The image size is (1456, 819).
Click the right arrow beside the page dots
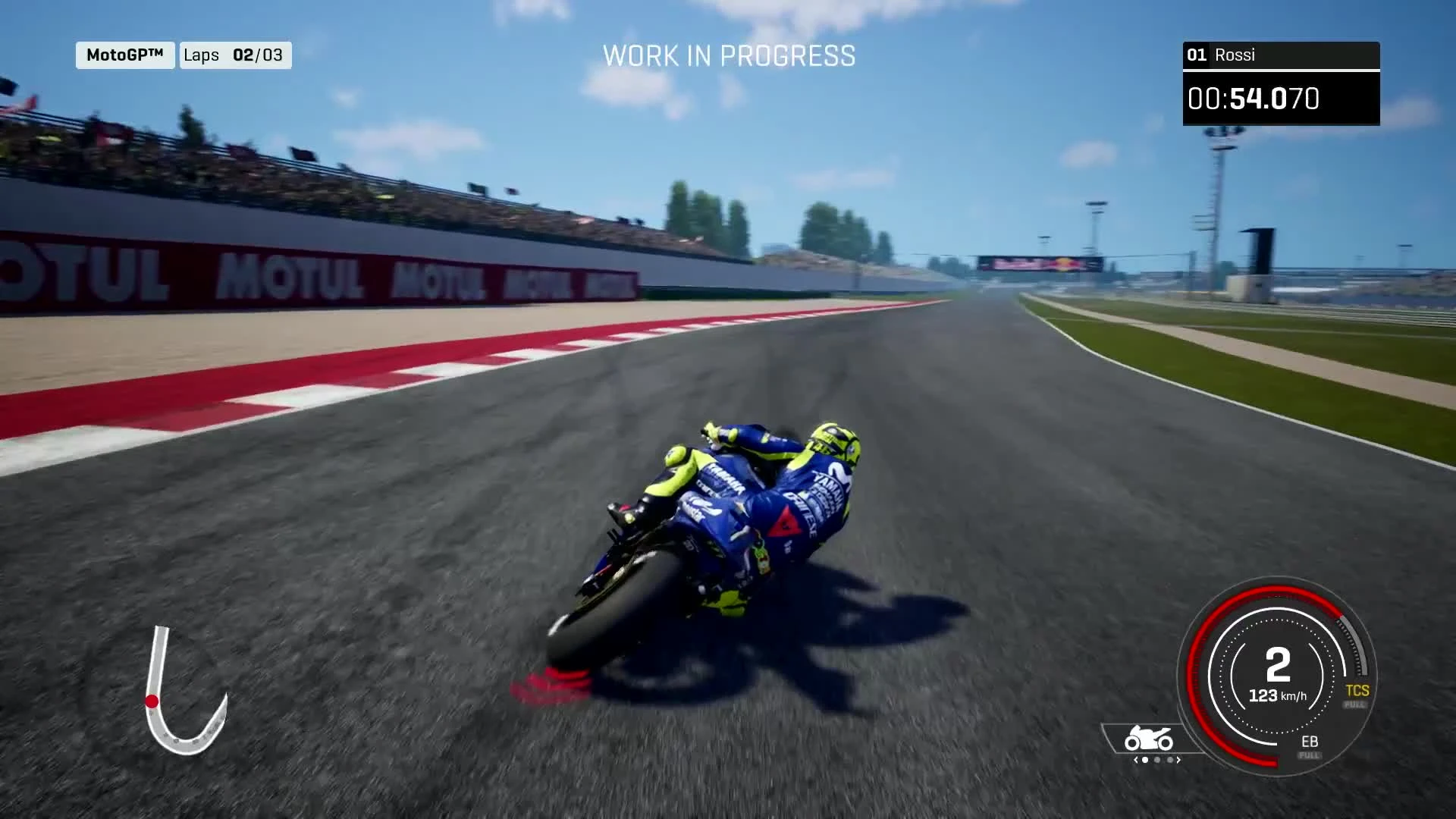1178,760
